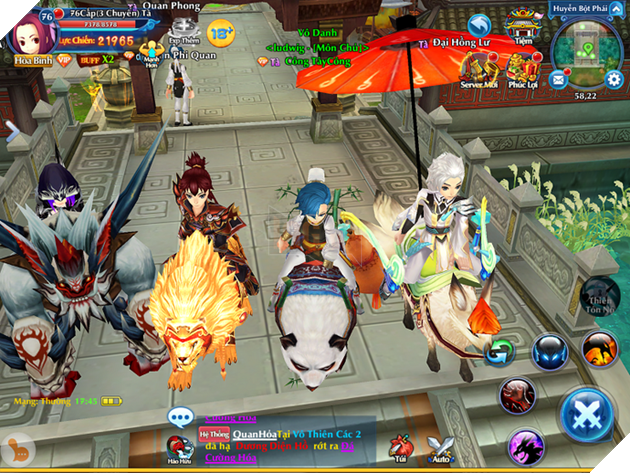Open the BUFF X2 indicator
Screen dimensions: 630x473
(96, 59)
